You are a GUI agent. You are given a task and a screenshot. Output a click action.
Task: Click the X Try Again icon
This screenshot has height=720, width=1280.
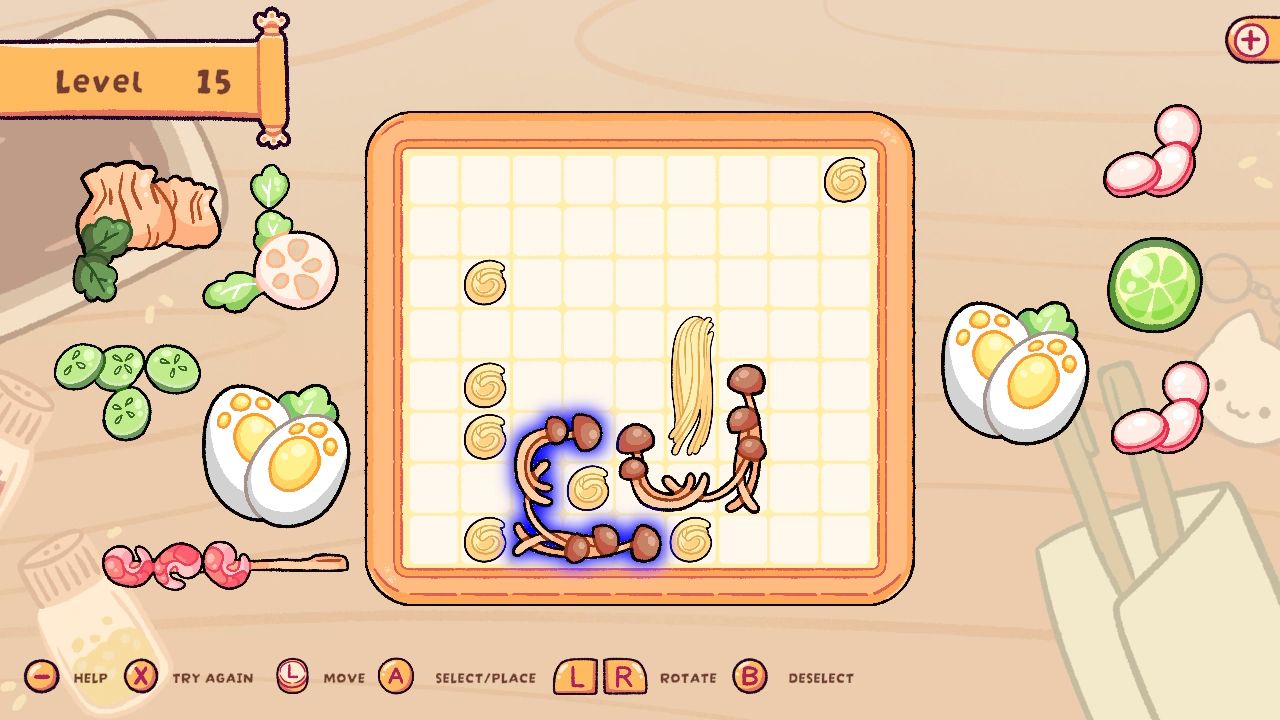pos(143,677)
